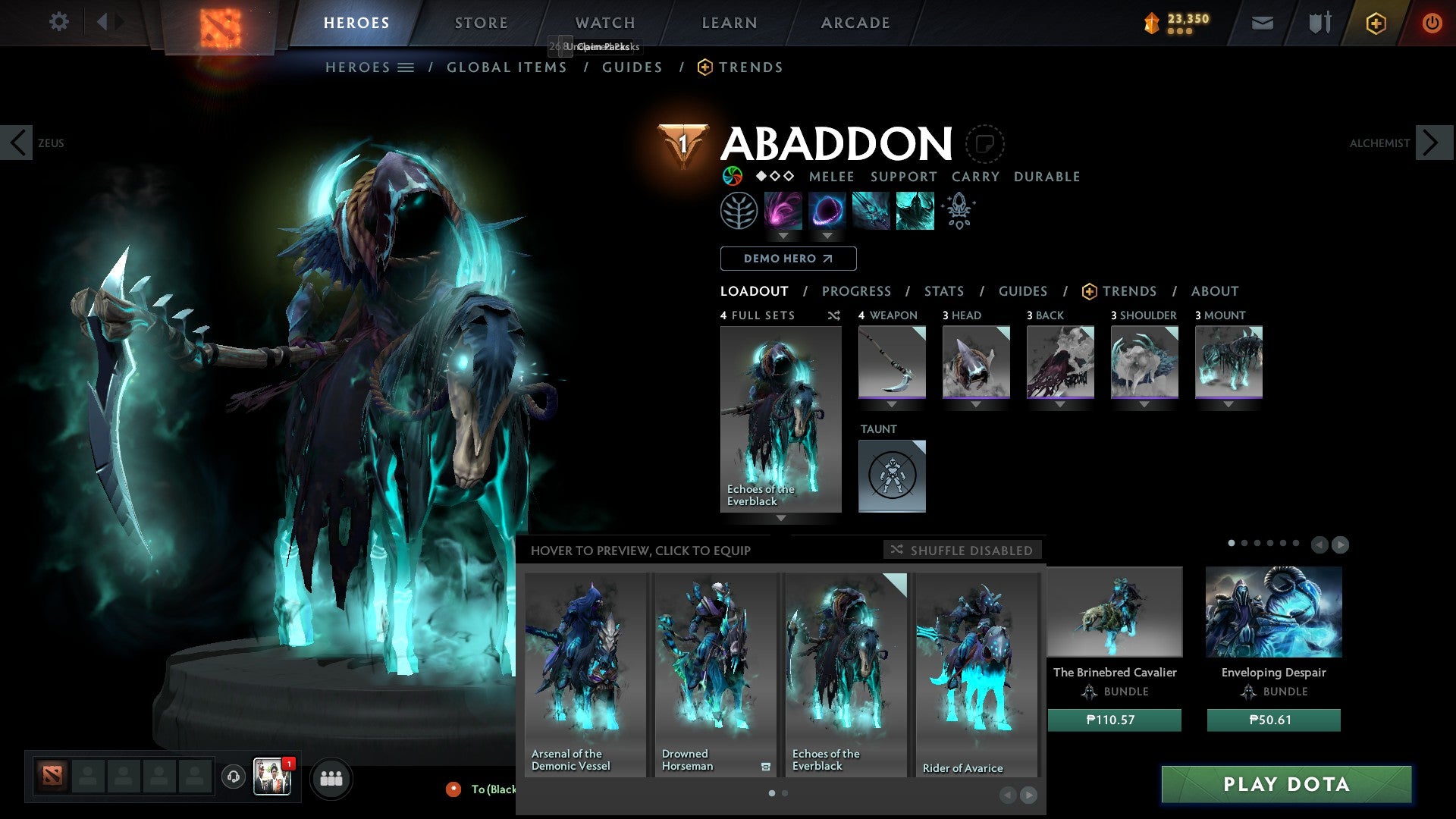Select the Borrowed Time ultimate ability icon
The image size is (1456, 819).
pos(914,210)
